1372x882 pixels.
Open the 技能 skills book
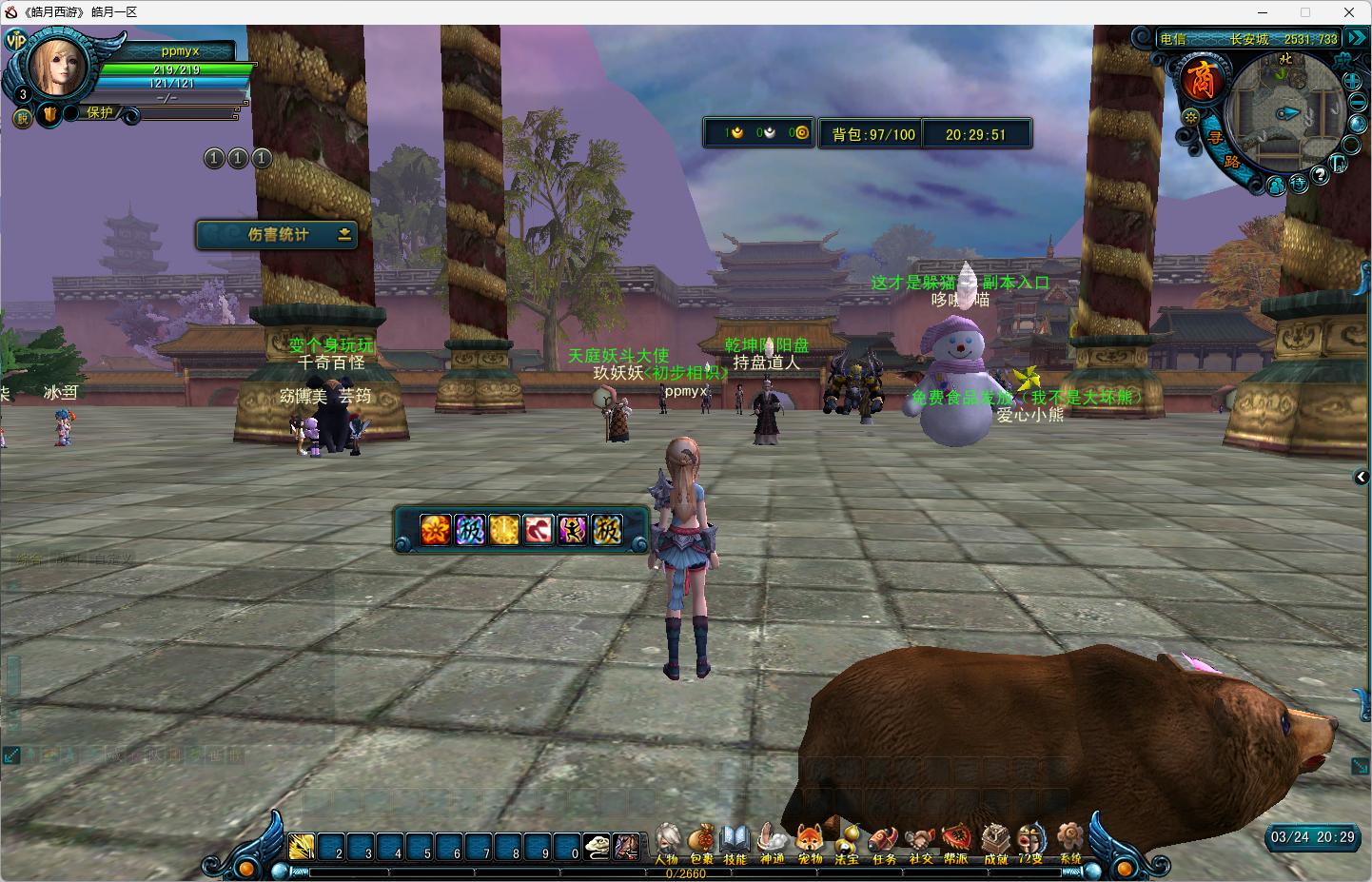735,841
